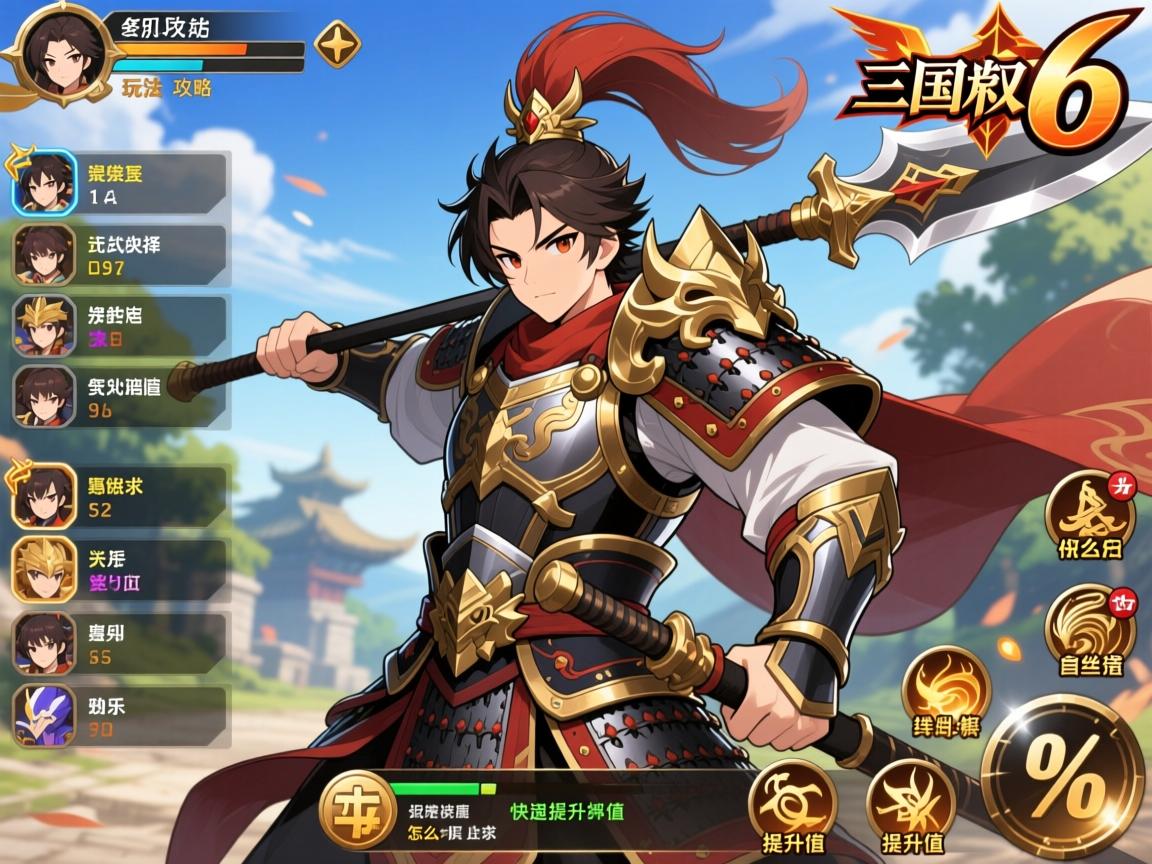Click the green 提升 text on bottom bar
The width and height of the screenshot is (1152, 864).
coord(567,811)
